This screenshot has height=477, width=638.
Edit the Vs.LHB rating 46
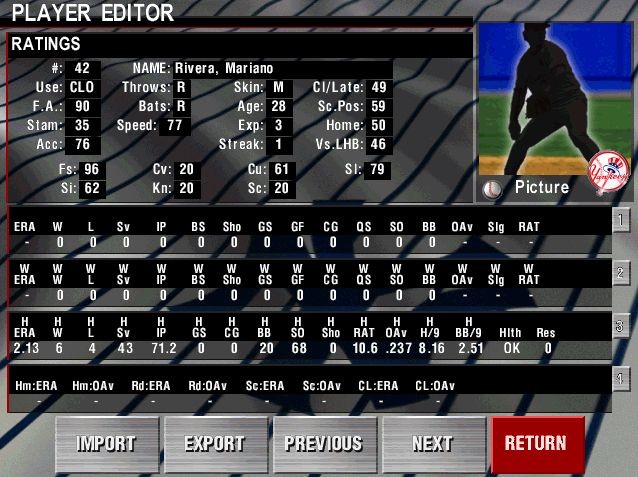coord(379,144)
